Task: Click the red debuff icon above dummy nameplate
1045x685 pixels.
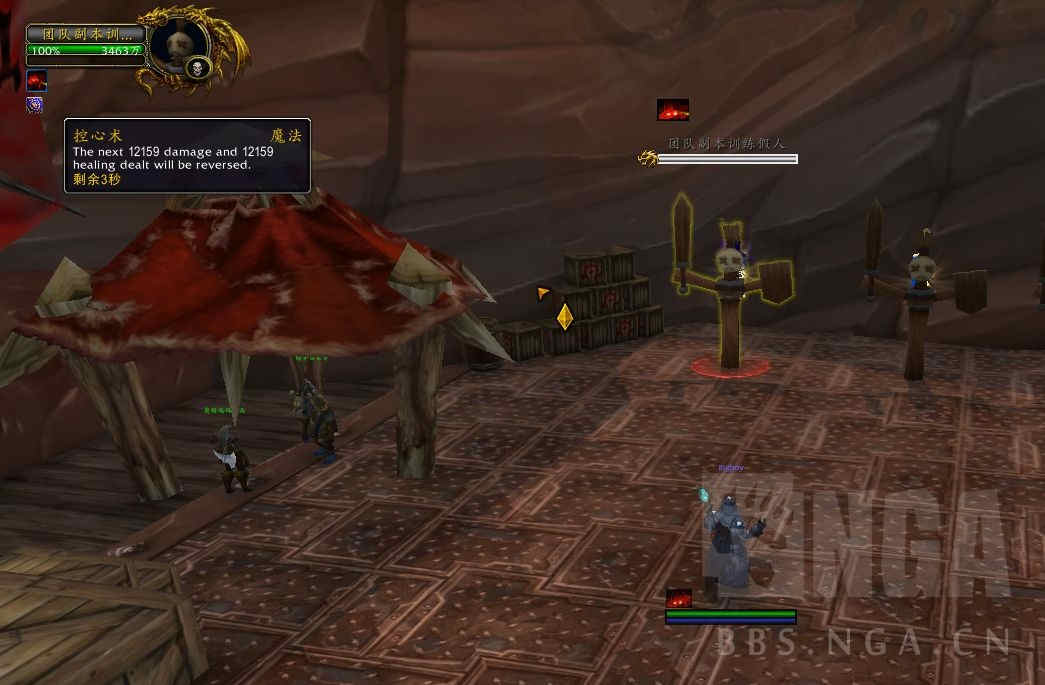Action: point(673,110)
